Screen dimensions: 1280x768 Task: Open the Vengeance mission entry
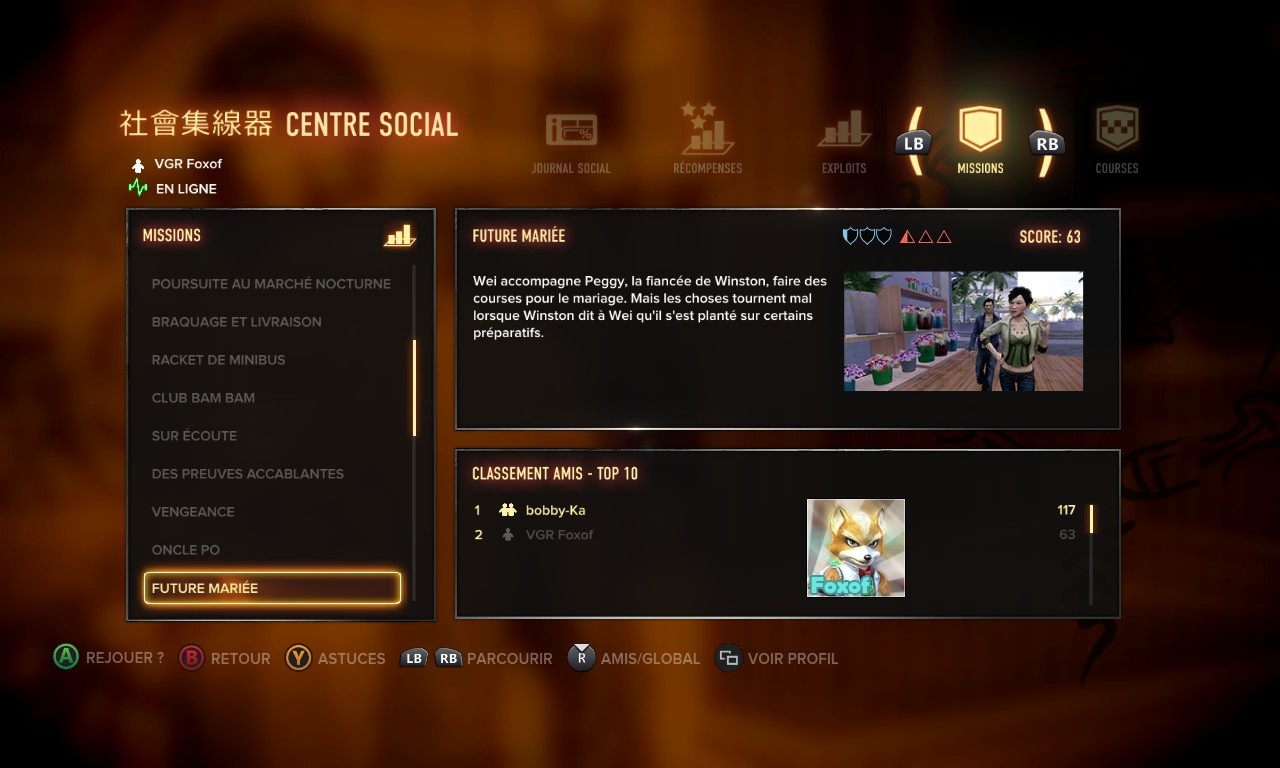(193, 512)
